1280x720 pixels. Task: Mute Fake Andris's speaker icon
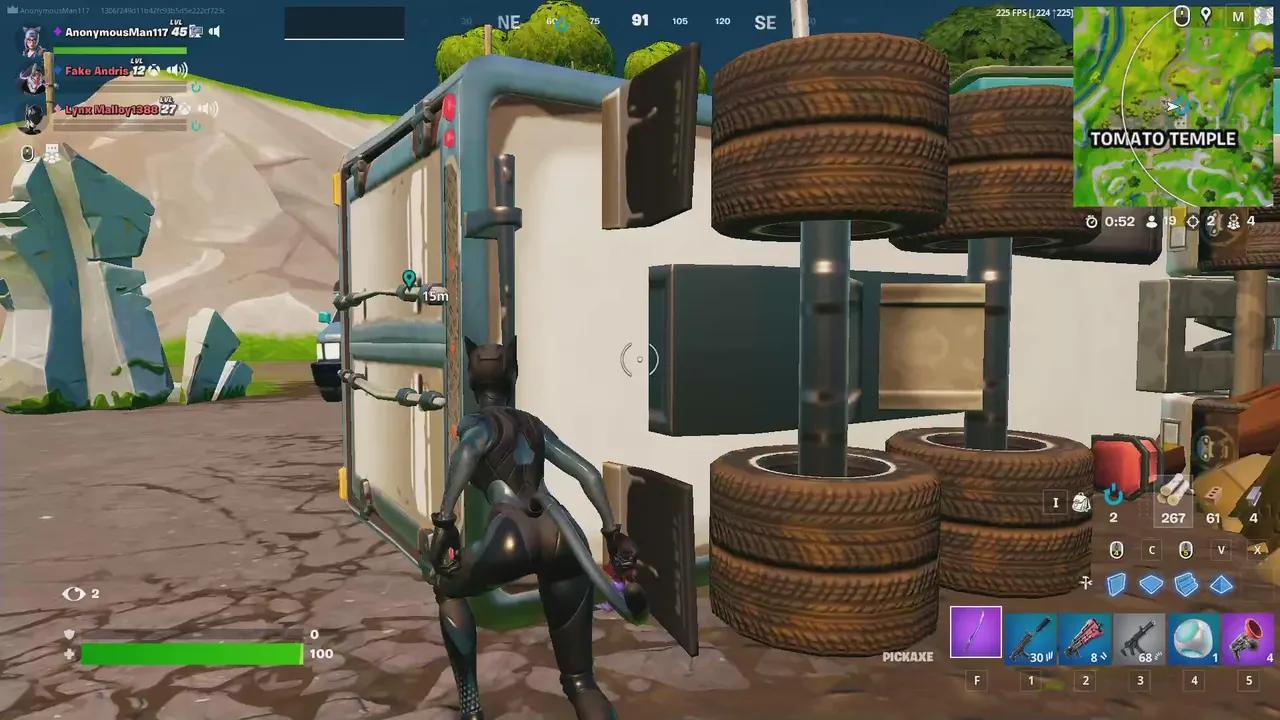coord(177,70)
